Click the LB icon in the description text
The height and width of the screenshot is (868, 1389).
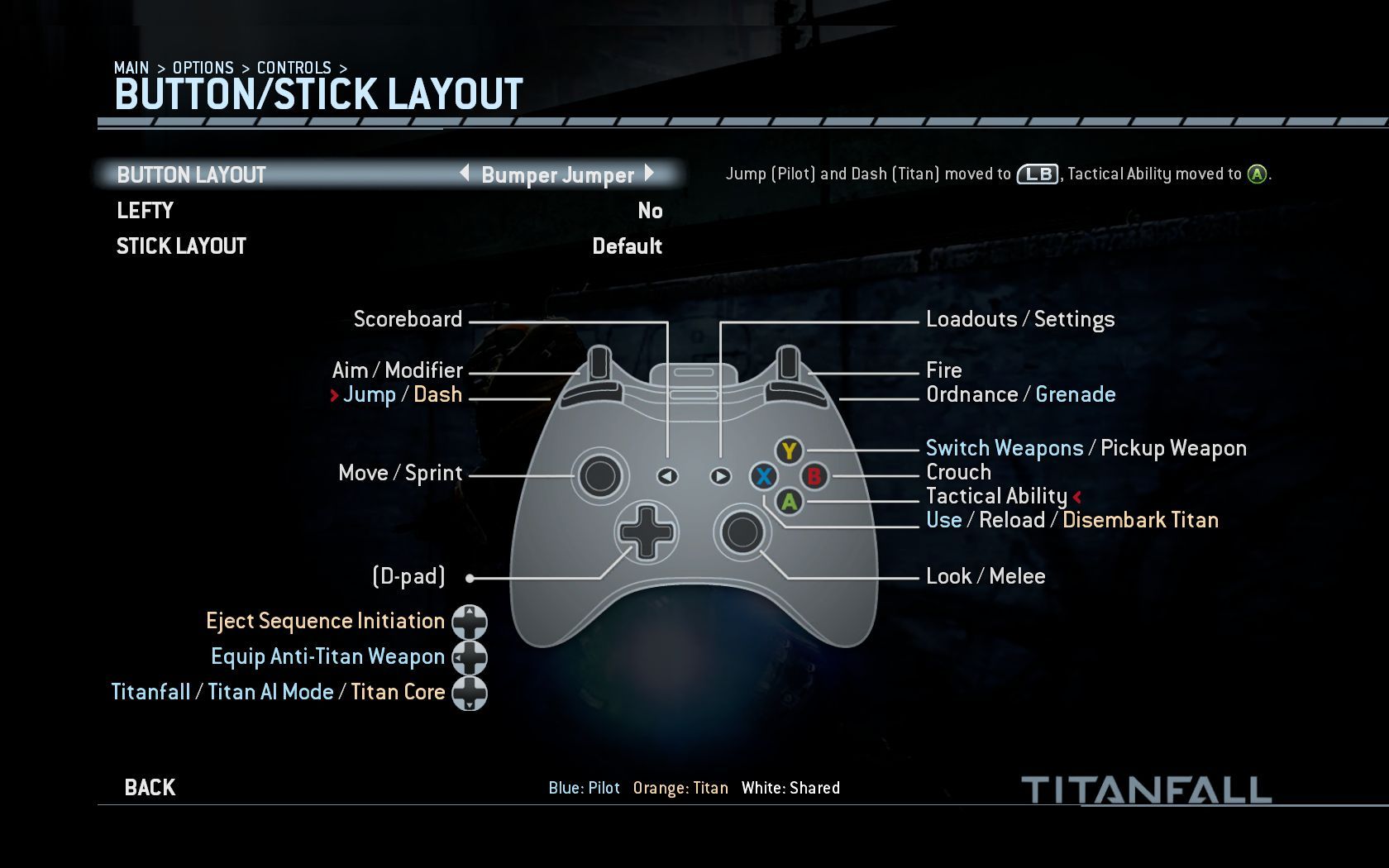pyautogui.click(x=1038, y=174)
